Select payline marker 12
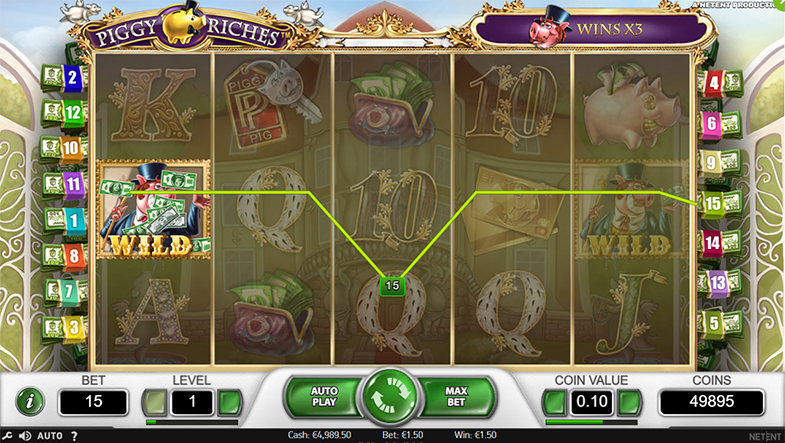The image size is (785, 443). pyautogui.click(x=73, y=112)
